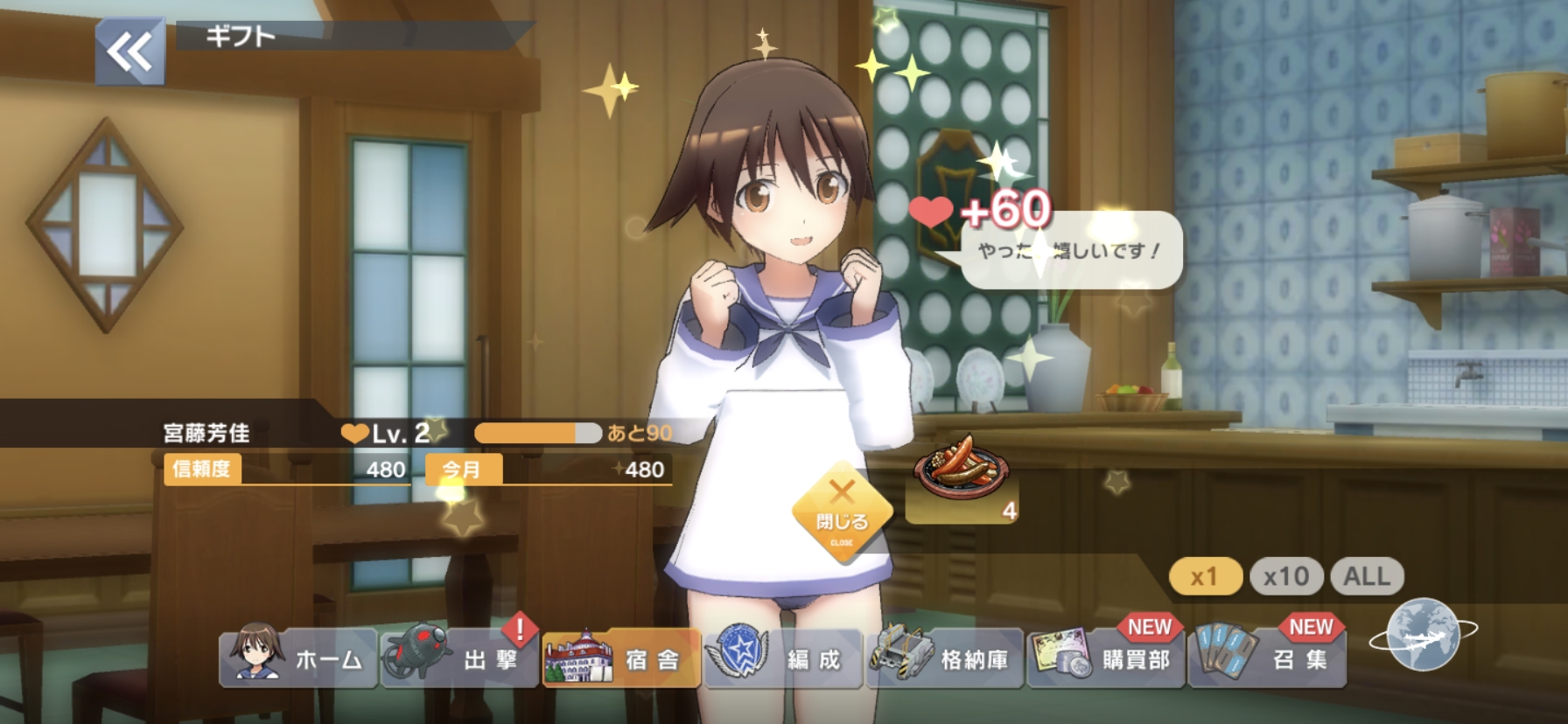Open the 宿舎 dormitory menu
Image resolution: width=1568 pixels, height=724 pixels.
coord(621,659)
